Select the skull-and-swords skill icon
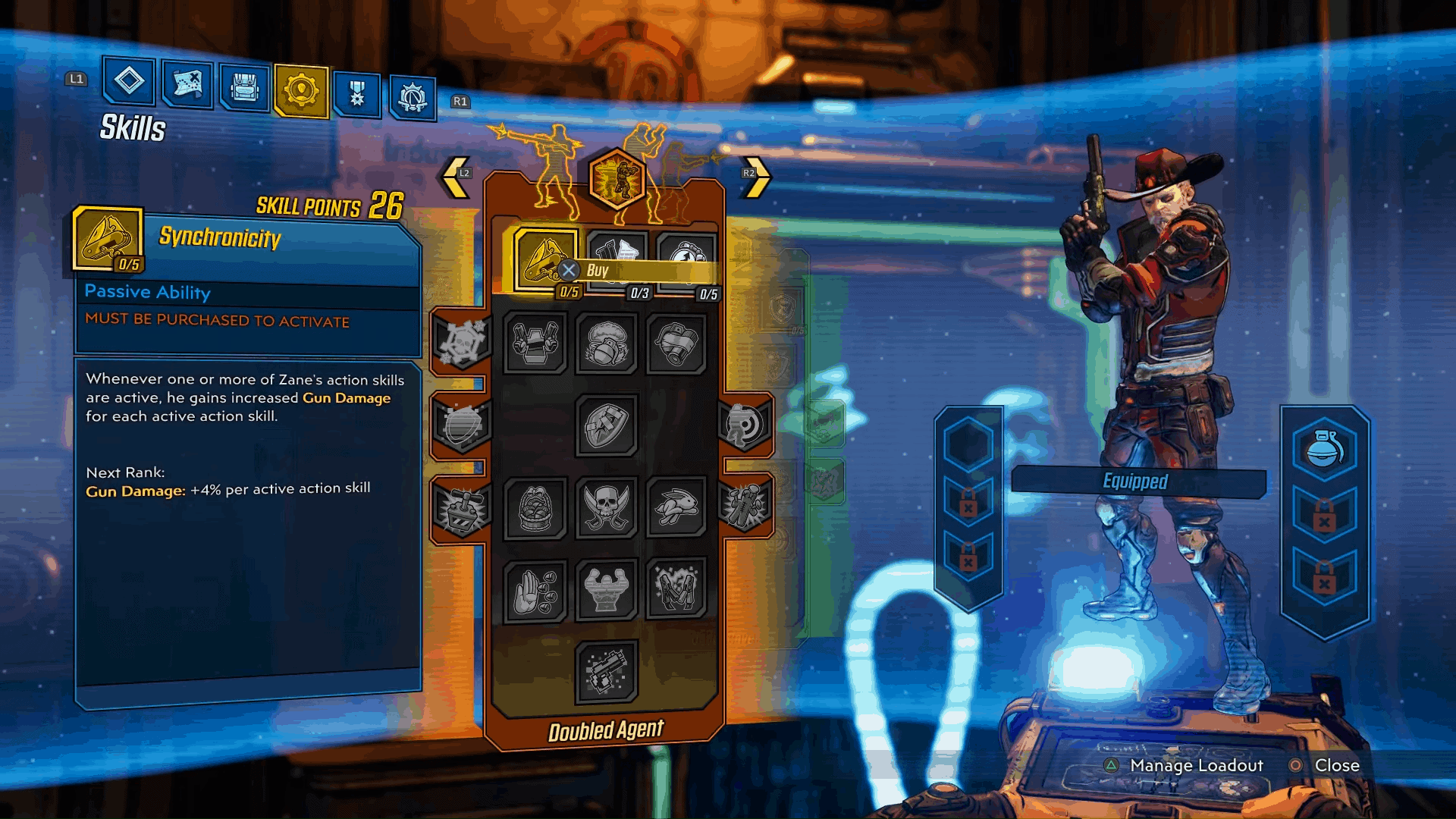This screenshot has height=819, width=1456. click(x=606, y=510)
